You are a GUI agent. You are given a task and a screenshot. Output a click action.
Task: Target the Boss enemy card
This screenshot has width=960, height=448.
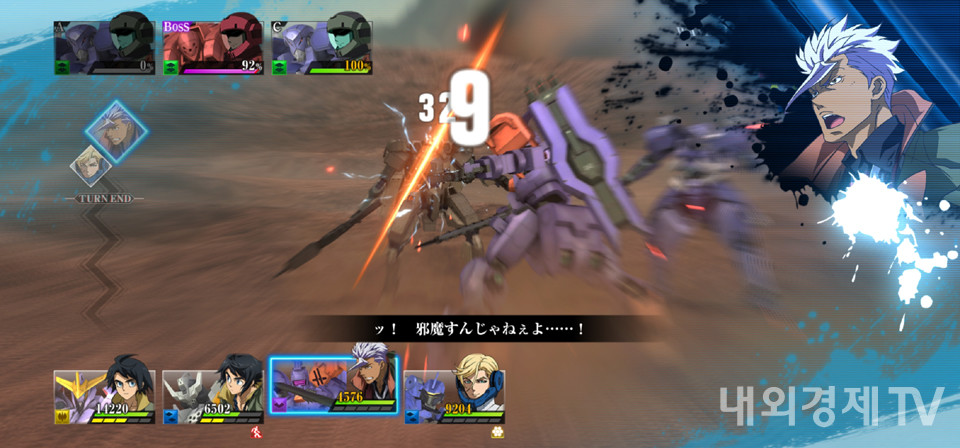pos(212,45)
